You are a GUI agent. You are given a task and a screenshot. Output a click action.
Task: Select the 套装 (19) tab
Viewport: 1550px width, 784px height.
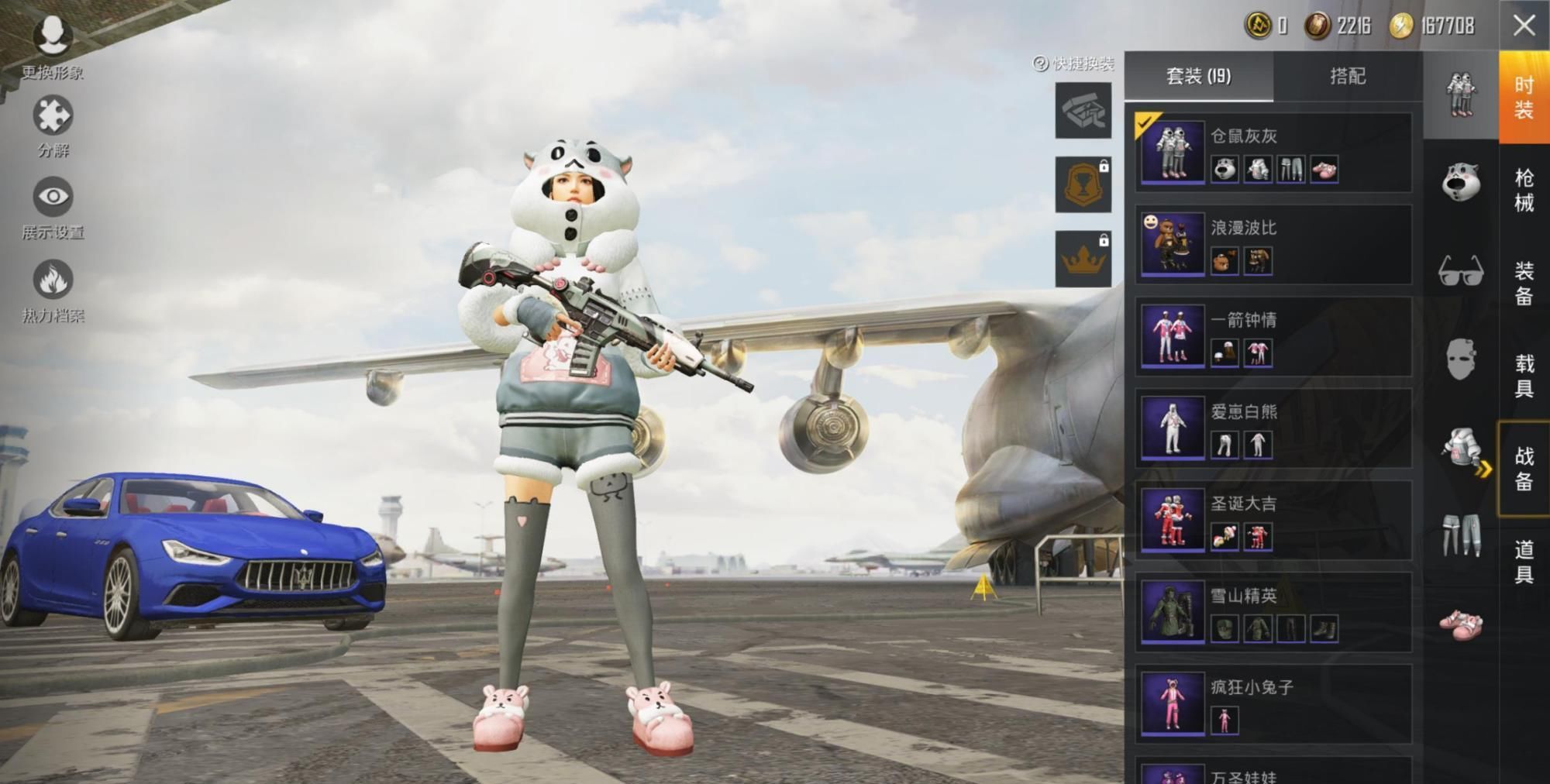pos(1198,76)
